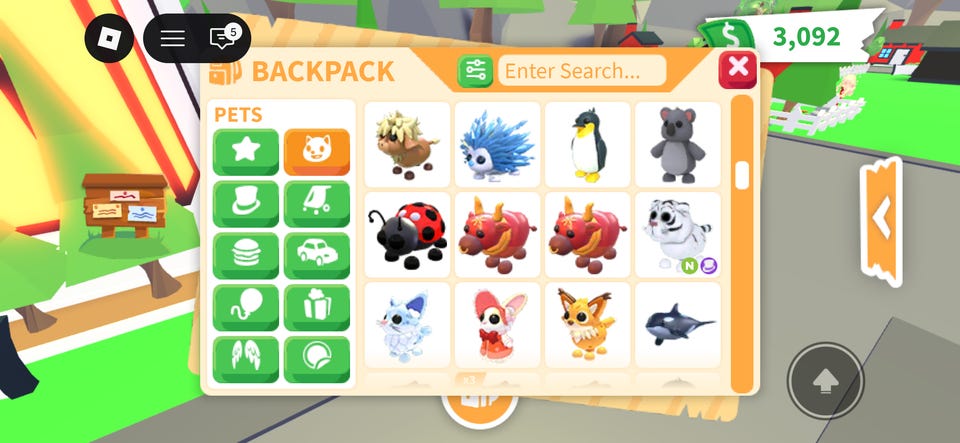Open the stroller category tab
The height and width of the screenshot is (443, 960).
point(317,203)
